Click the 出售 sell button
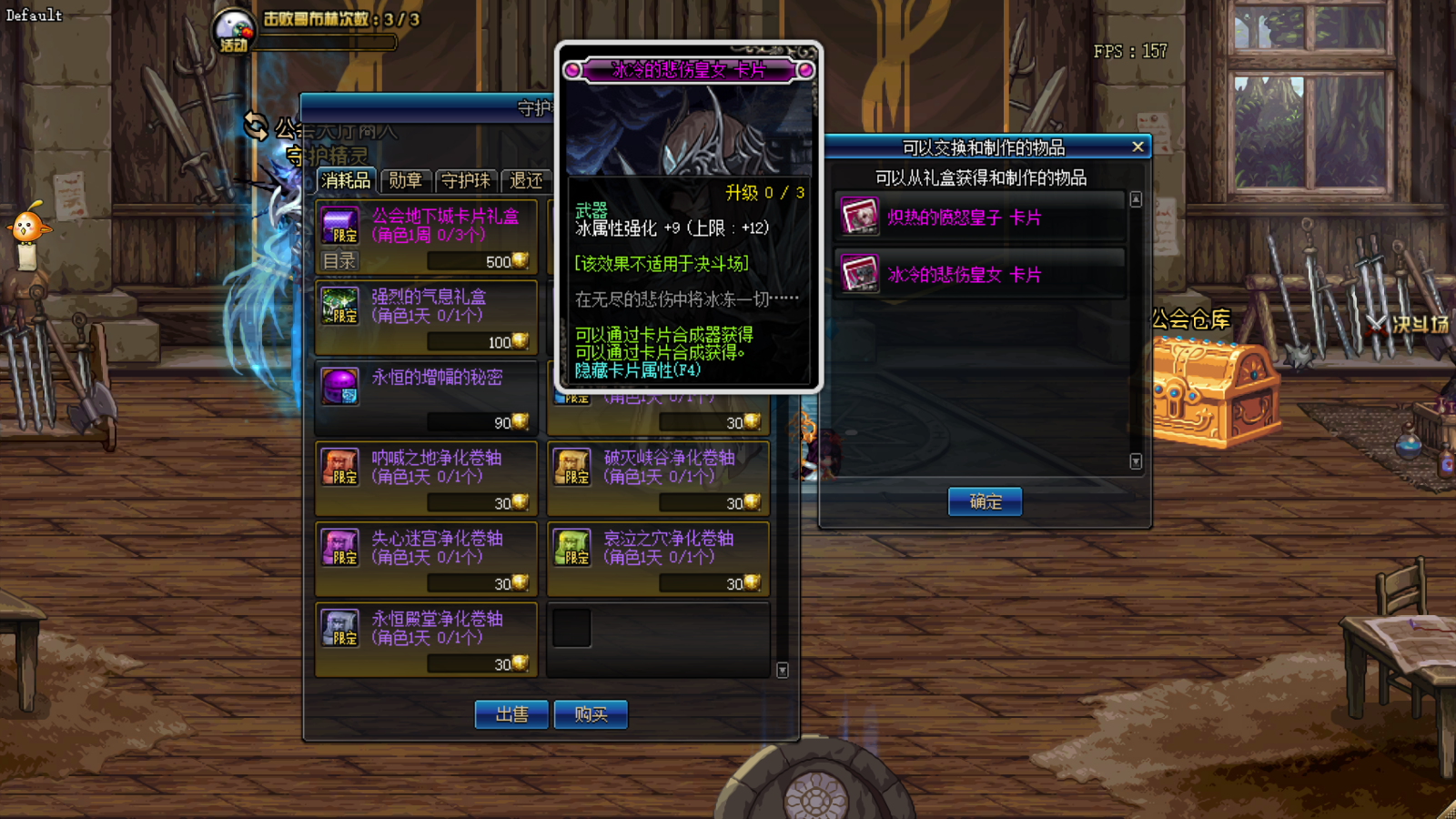The width and height of the screenshot is (1456, 819). click(511, 714)
